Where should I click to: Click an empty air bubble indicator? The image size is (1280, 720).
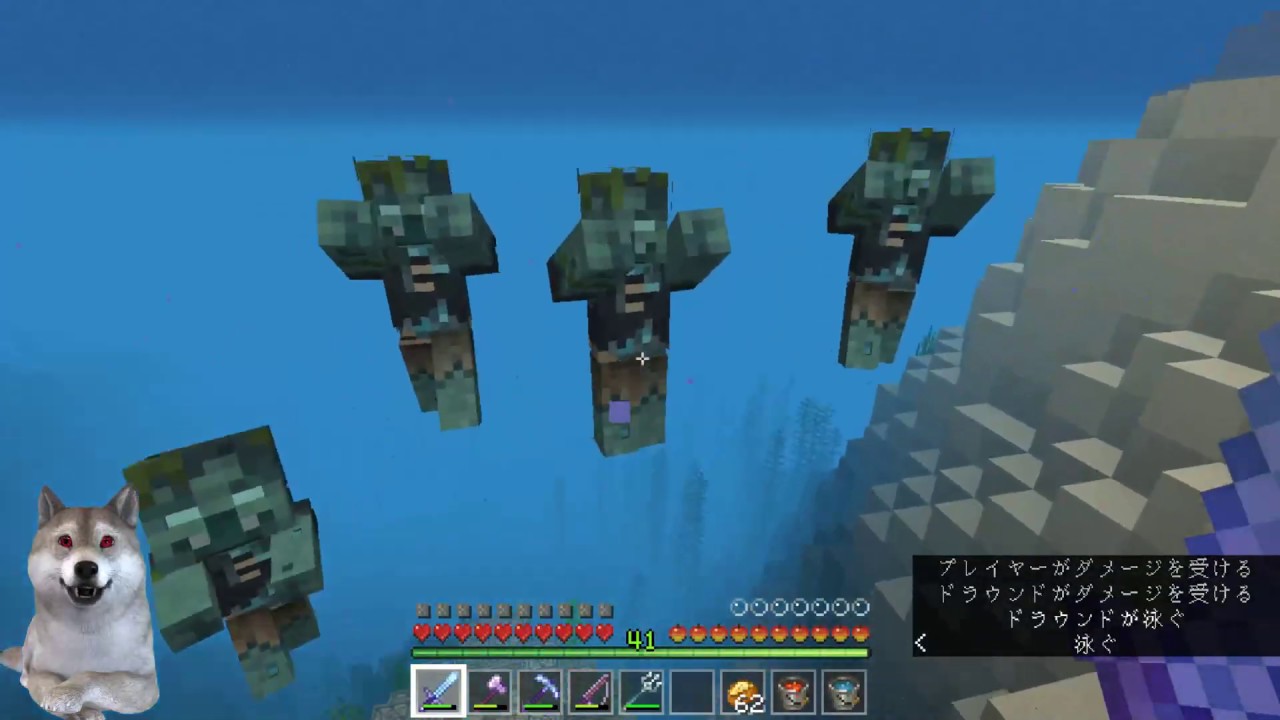pos(738,606)
